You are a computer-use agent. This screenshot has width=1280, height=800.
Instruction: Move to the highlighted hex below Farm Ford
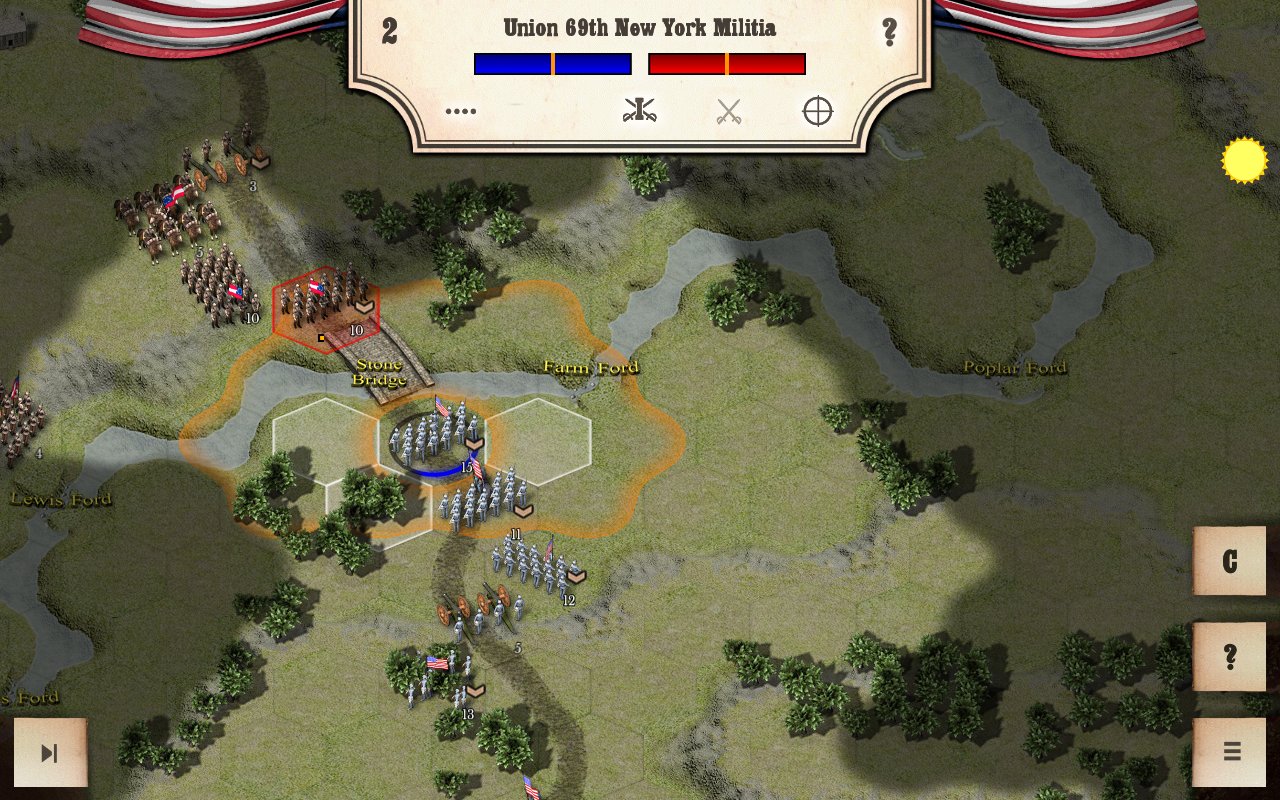(538, 442)
